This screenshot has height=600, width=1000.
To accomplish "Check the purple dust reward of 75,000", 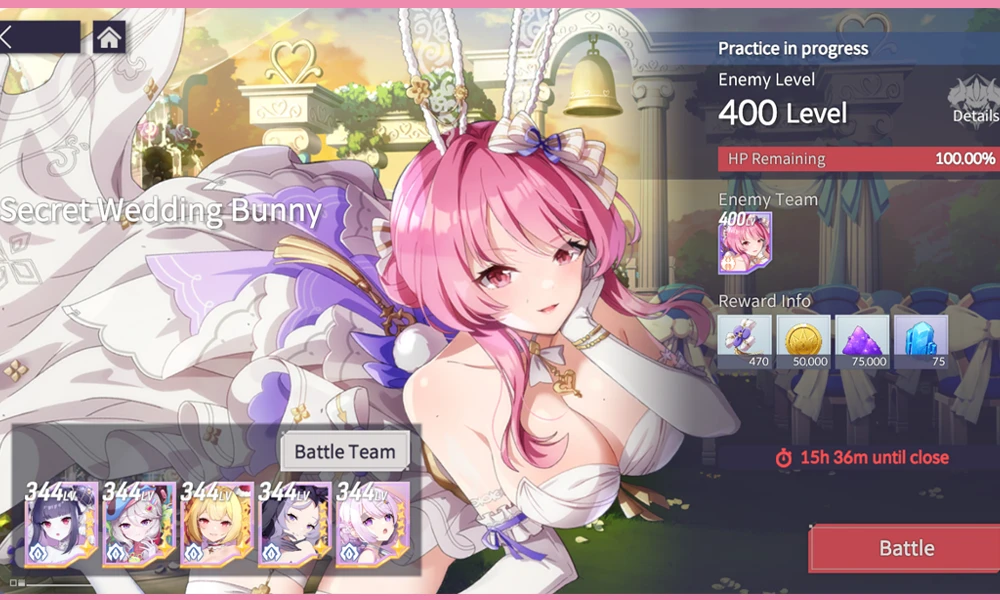I will (862, 341).
